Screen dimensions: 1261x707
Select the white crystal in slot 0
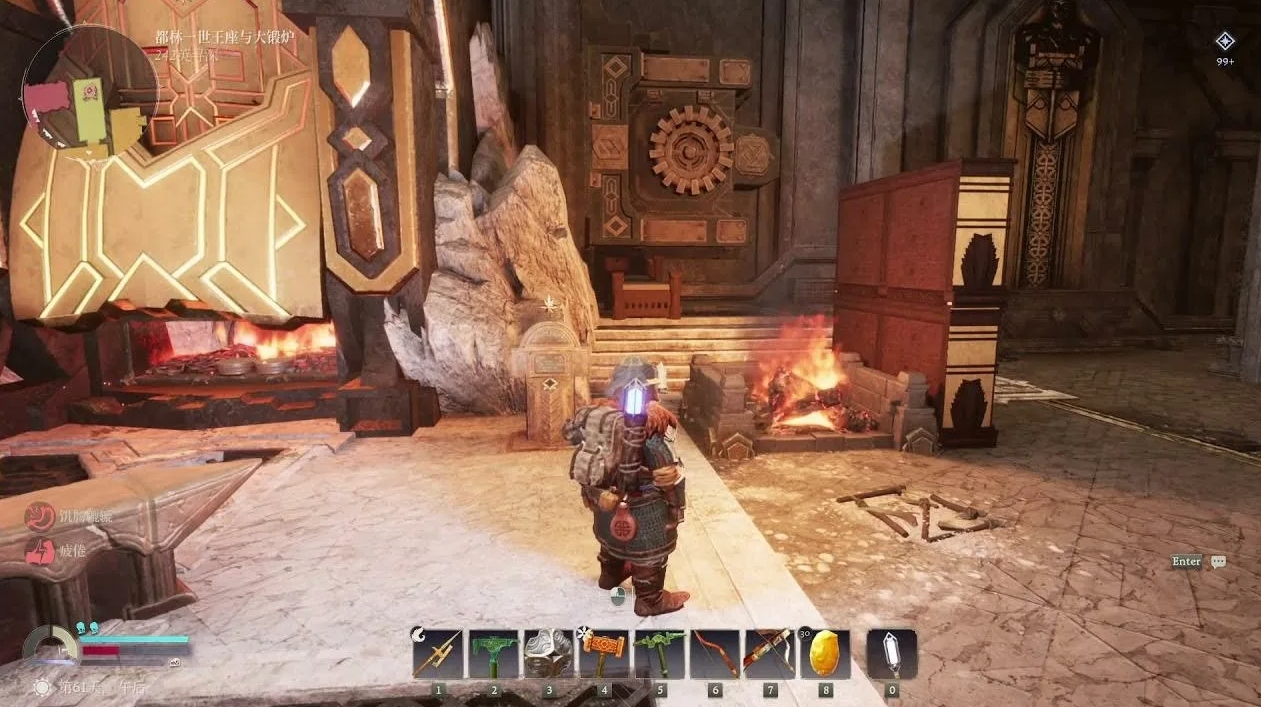coord(891,654)
